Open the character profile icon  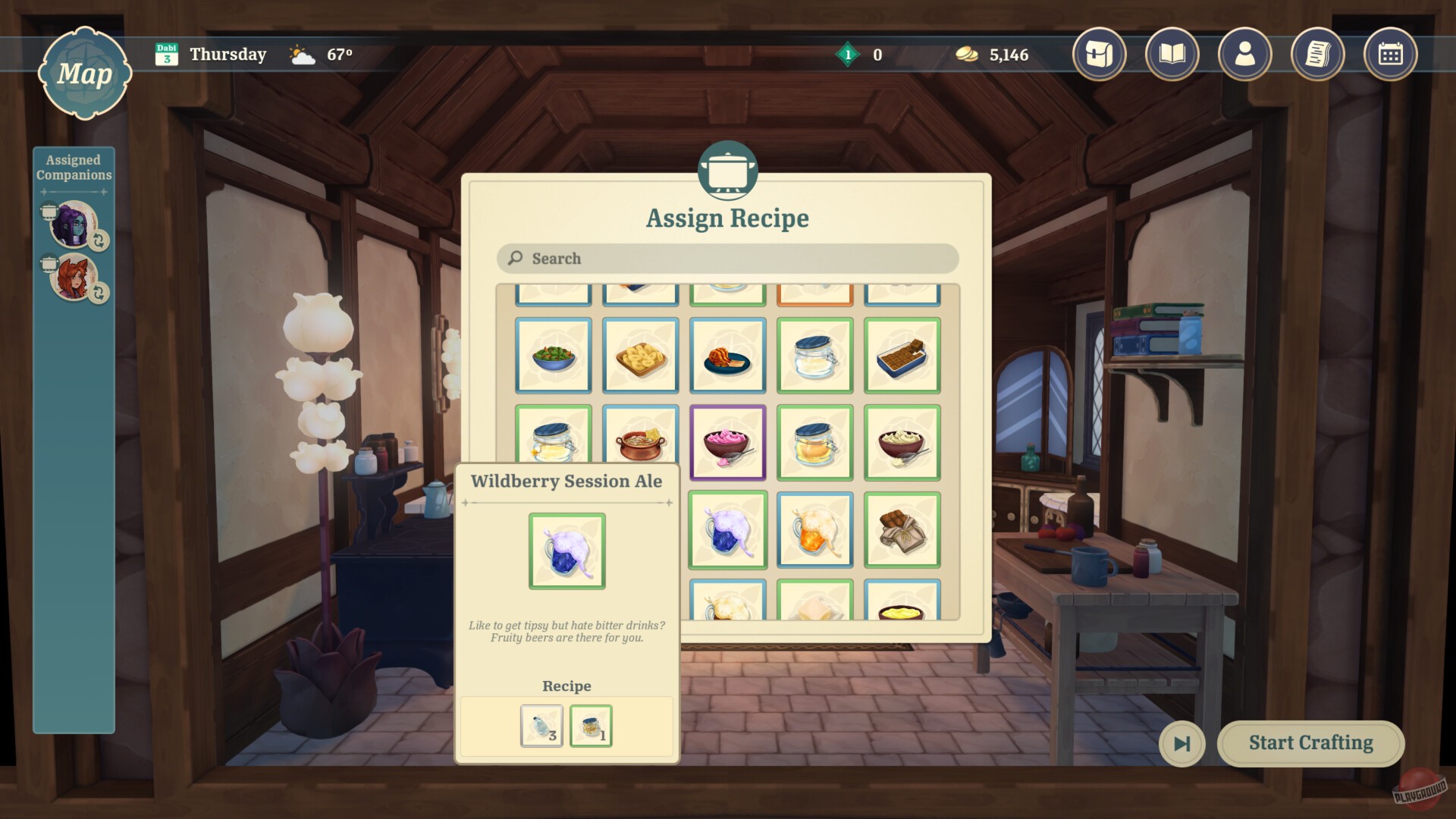(x=1245, y=54)
